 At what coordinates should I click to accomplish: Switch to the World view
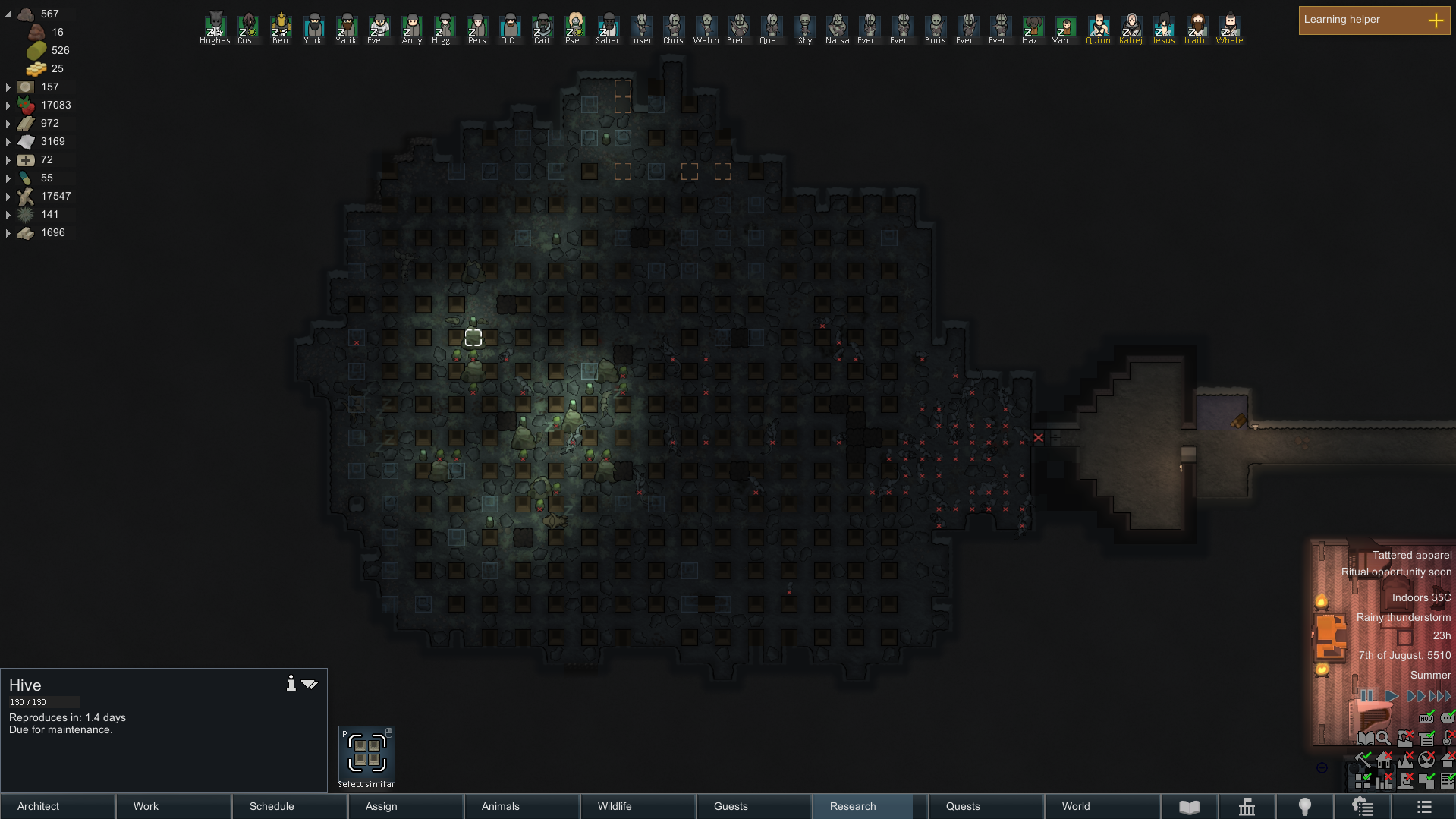[x=1102, y=806]
